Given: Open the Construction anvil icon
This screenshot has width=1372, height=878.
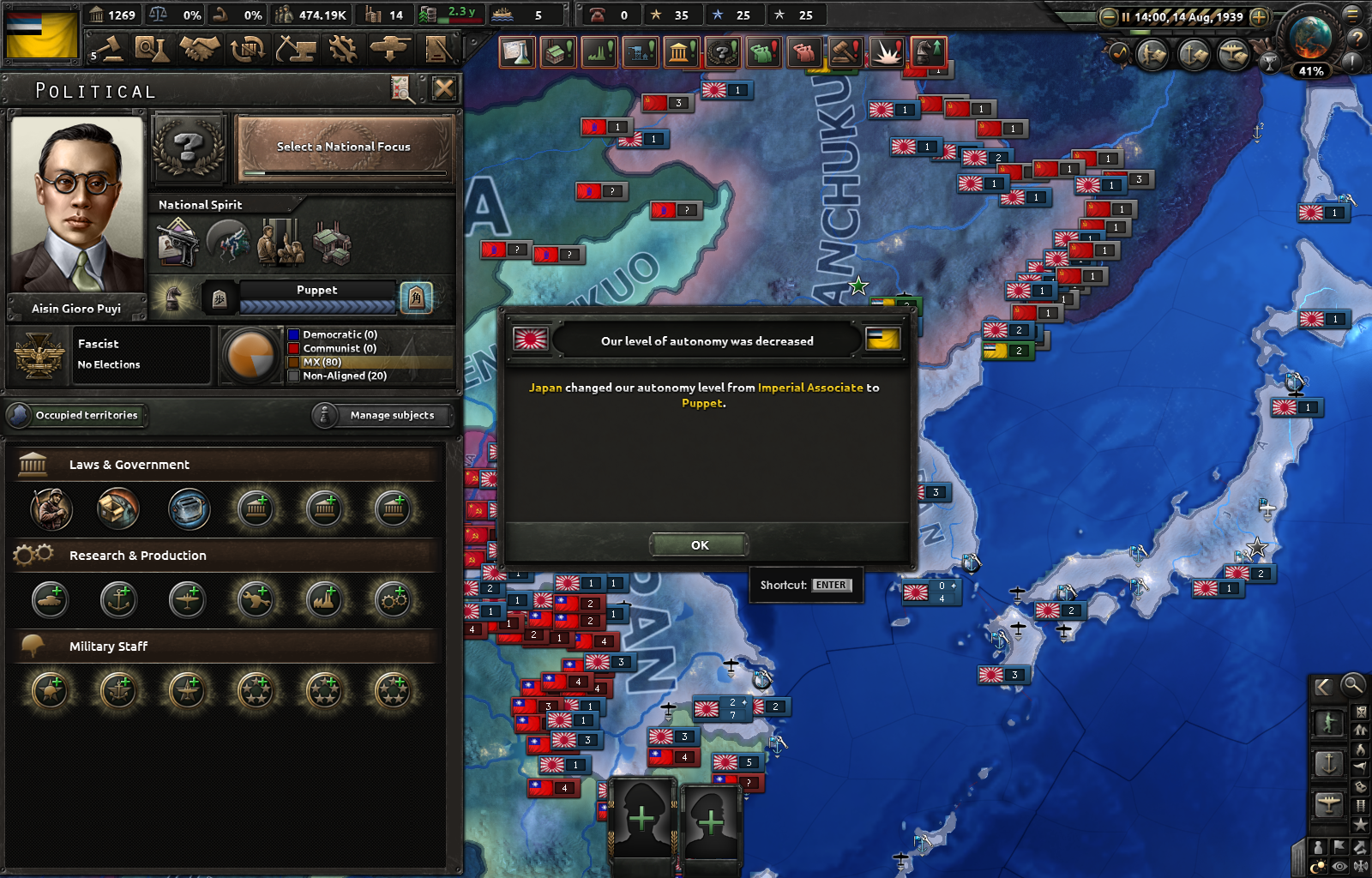Looking at the screenshot, I should pyautogui.click(x=295, y=49).
